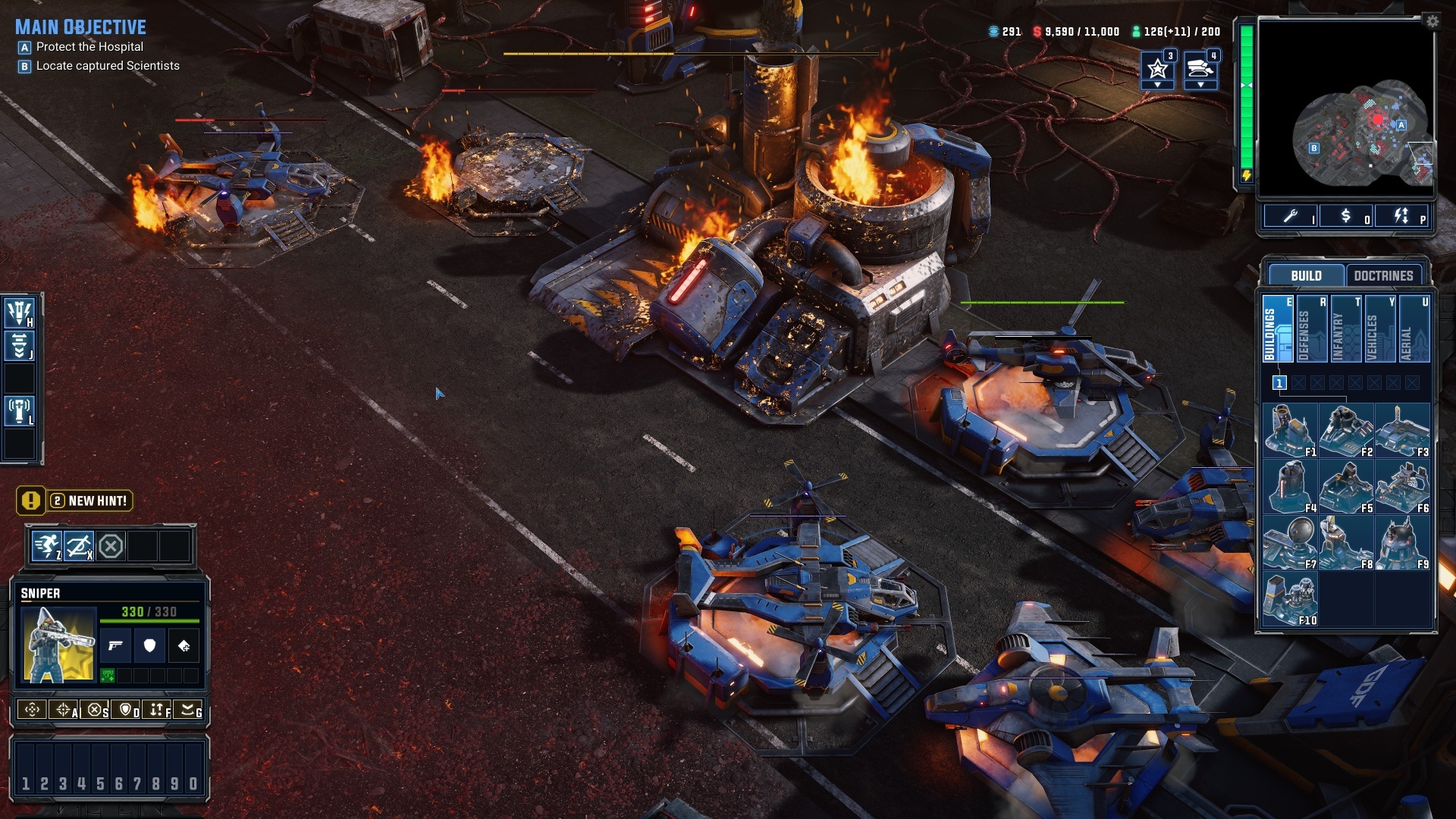Select the Aerial build category
The height and width of the screenshot is (819, 1456).
pyautogui.click(x=1414, y=329)
